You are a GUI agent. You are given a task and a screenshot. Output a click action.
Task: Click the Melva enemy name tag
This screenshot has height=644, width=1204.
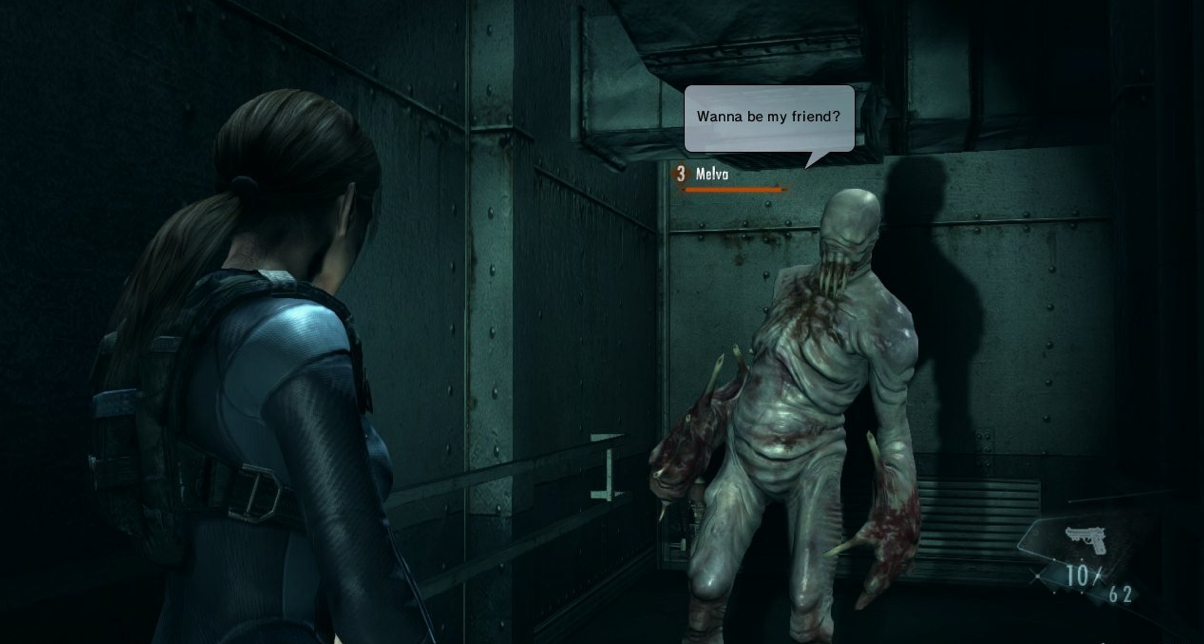(712, 174)
